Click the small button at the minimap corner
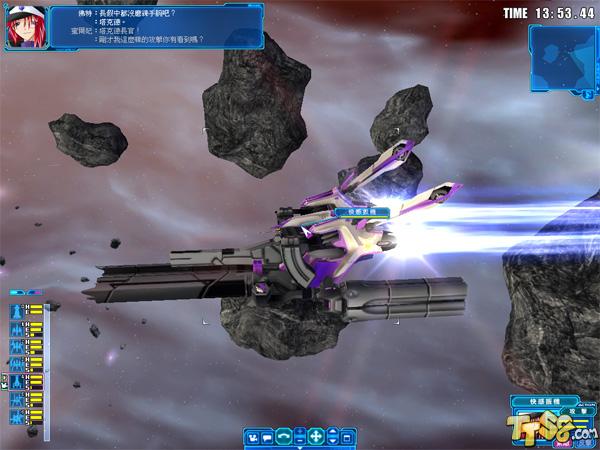Viewport: 600px width, 450px height. [586, 94]
